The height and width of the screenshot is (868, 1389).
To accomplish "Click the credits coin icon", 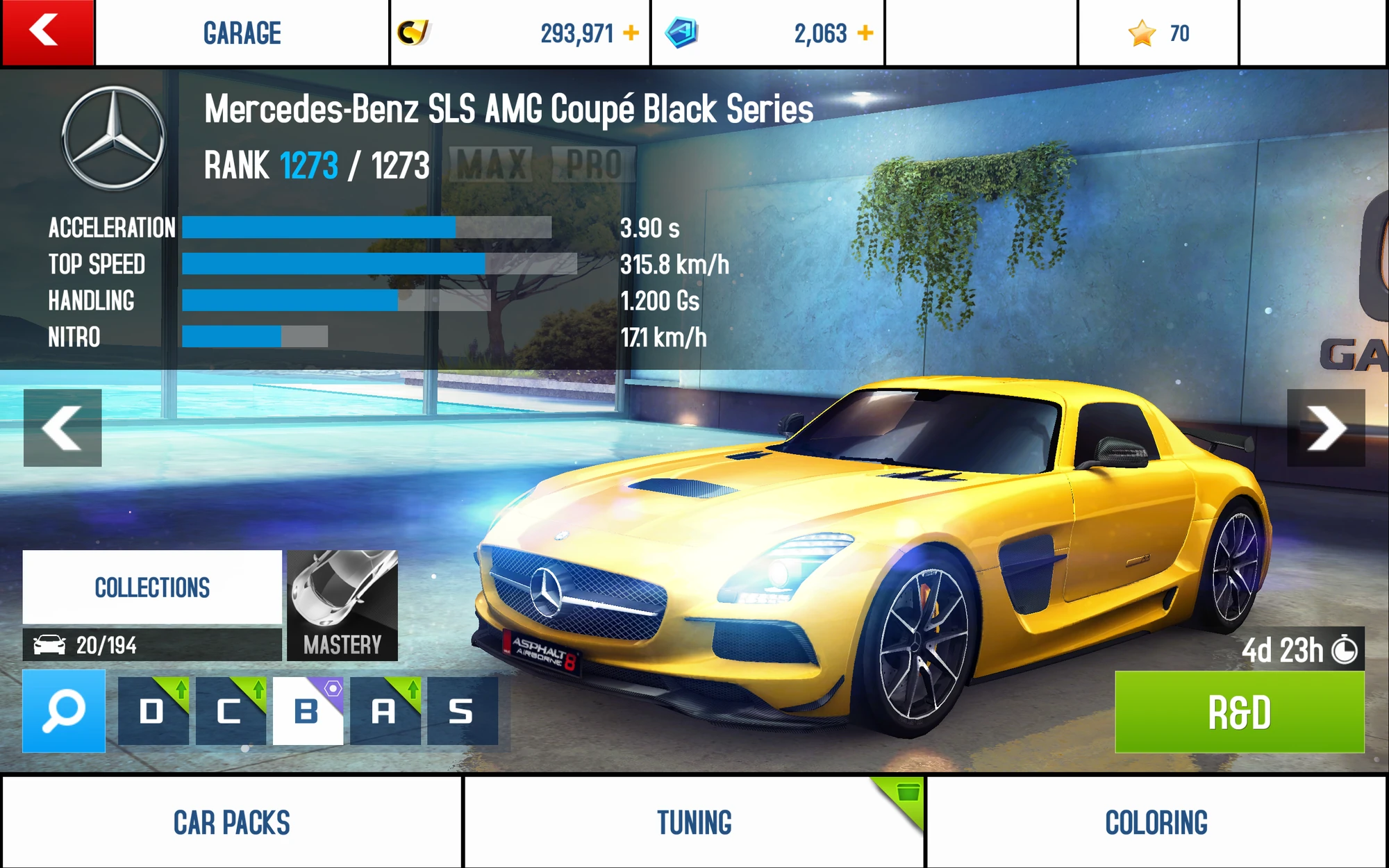I will (x=416, y=31).
